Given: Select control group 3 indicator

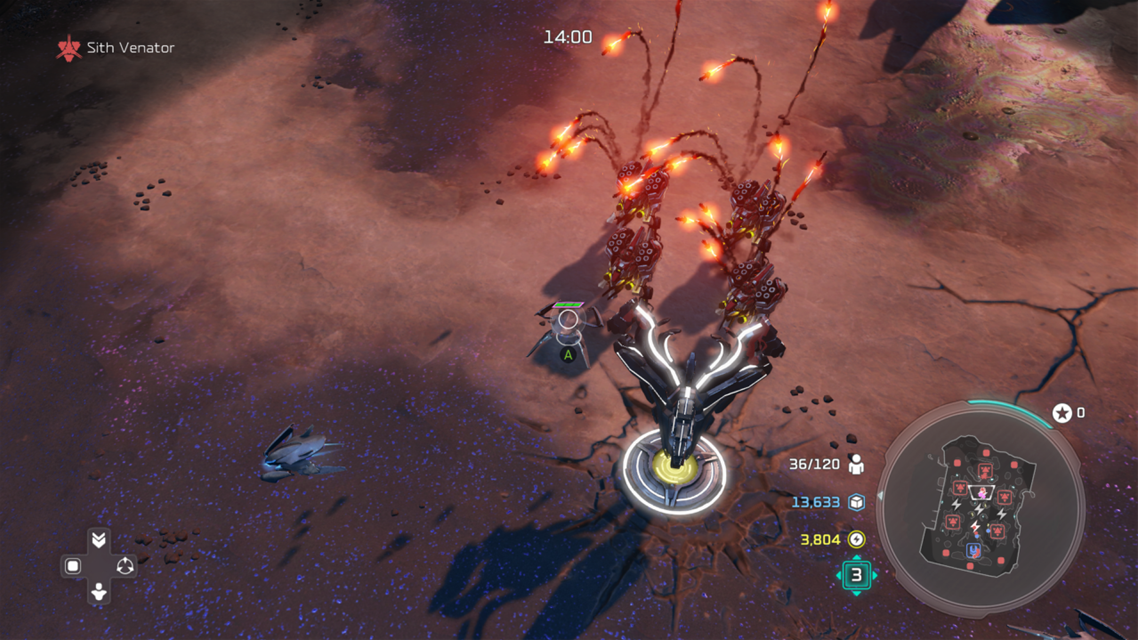Looking at the screenshot, I should click(x=856, y=575).
